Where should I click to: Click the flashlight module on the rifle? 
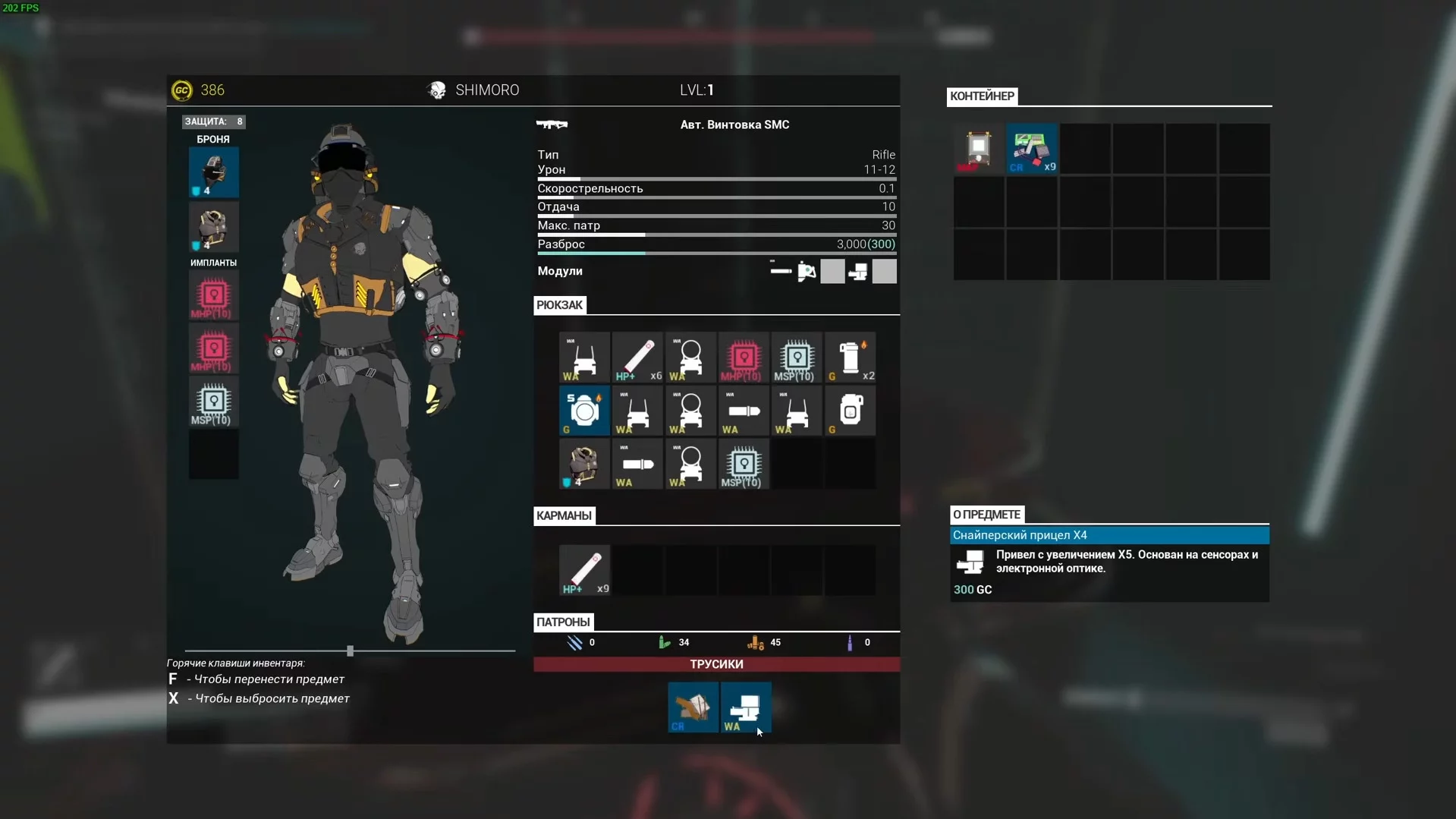tap(807, 272)
